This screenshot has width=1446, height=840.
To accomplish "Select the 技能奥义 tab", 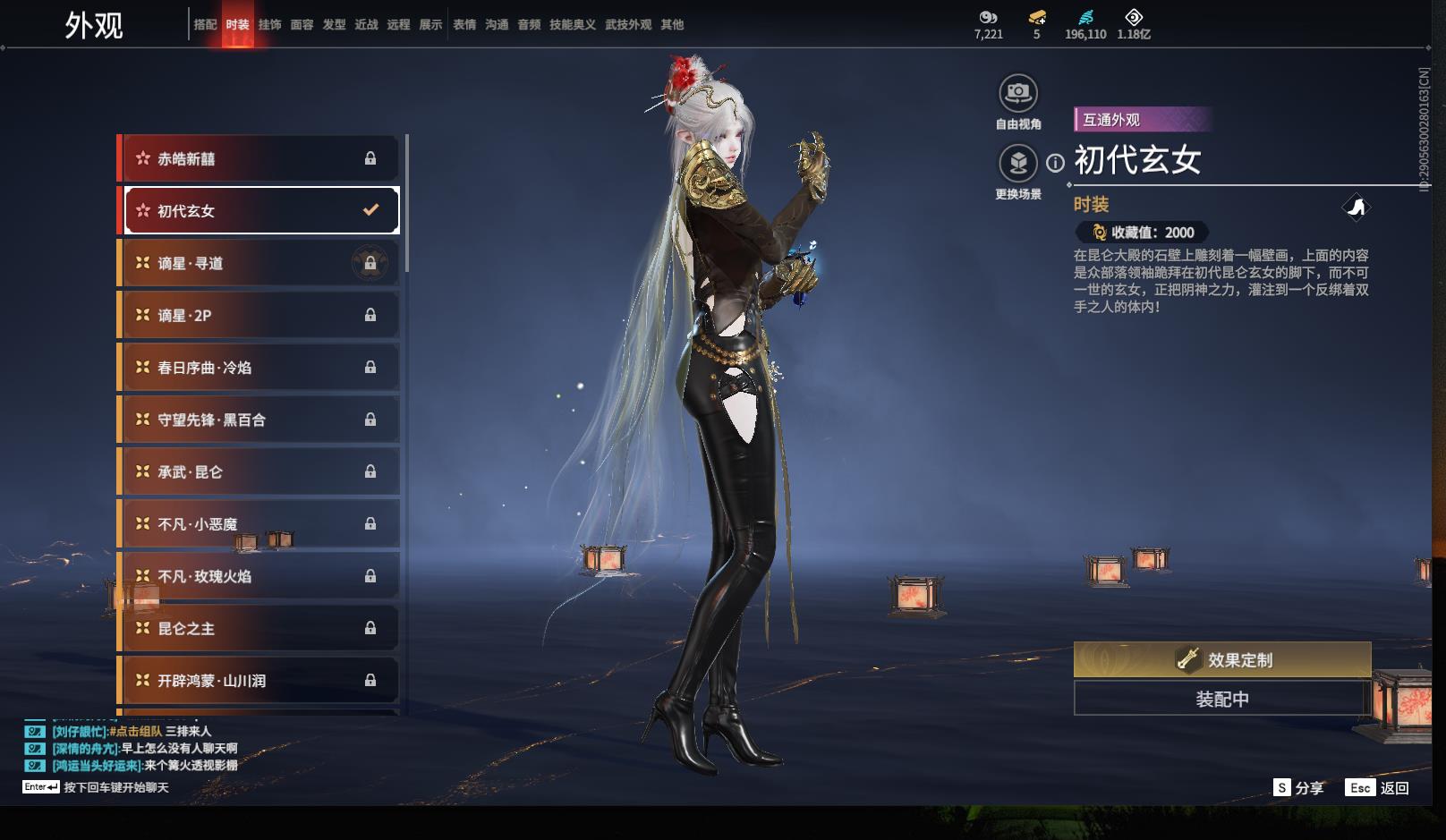I will tap(572, 24).
